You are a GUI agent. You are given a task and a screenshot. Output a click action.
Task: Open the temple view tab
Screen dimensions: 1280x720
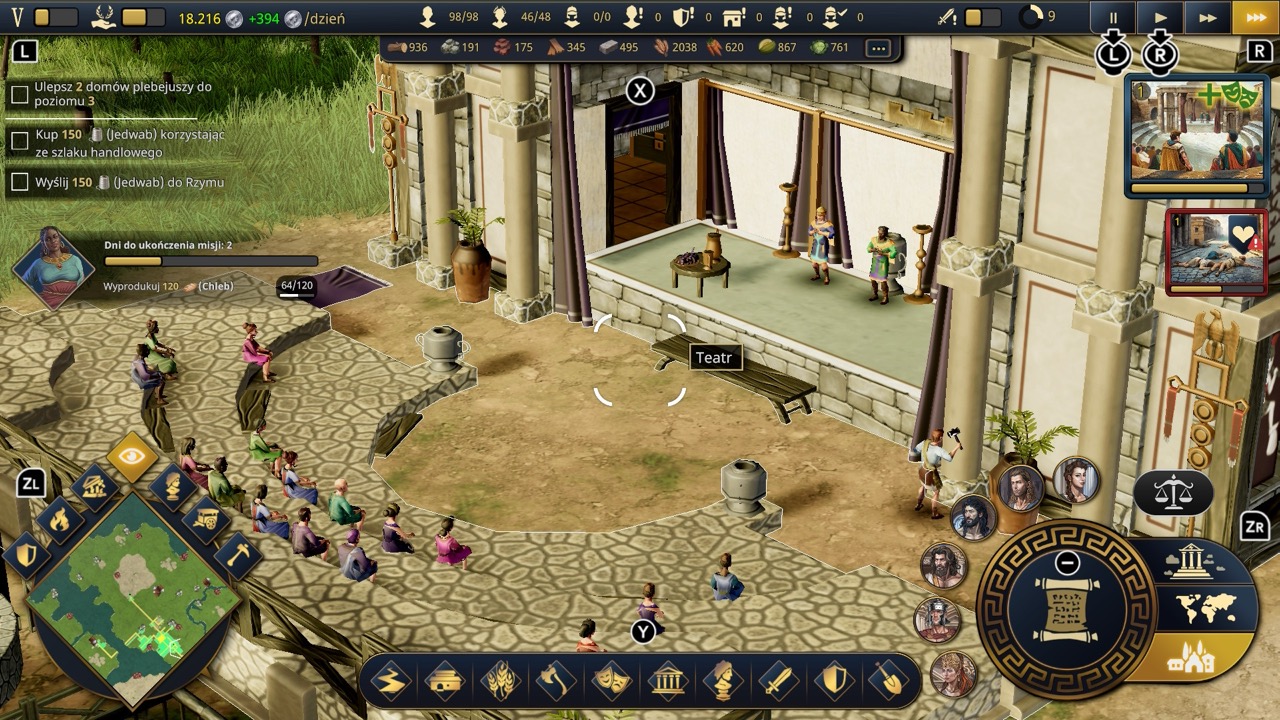[1190, 563]
